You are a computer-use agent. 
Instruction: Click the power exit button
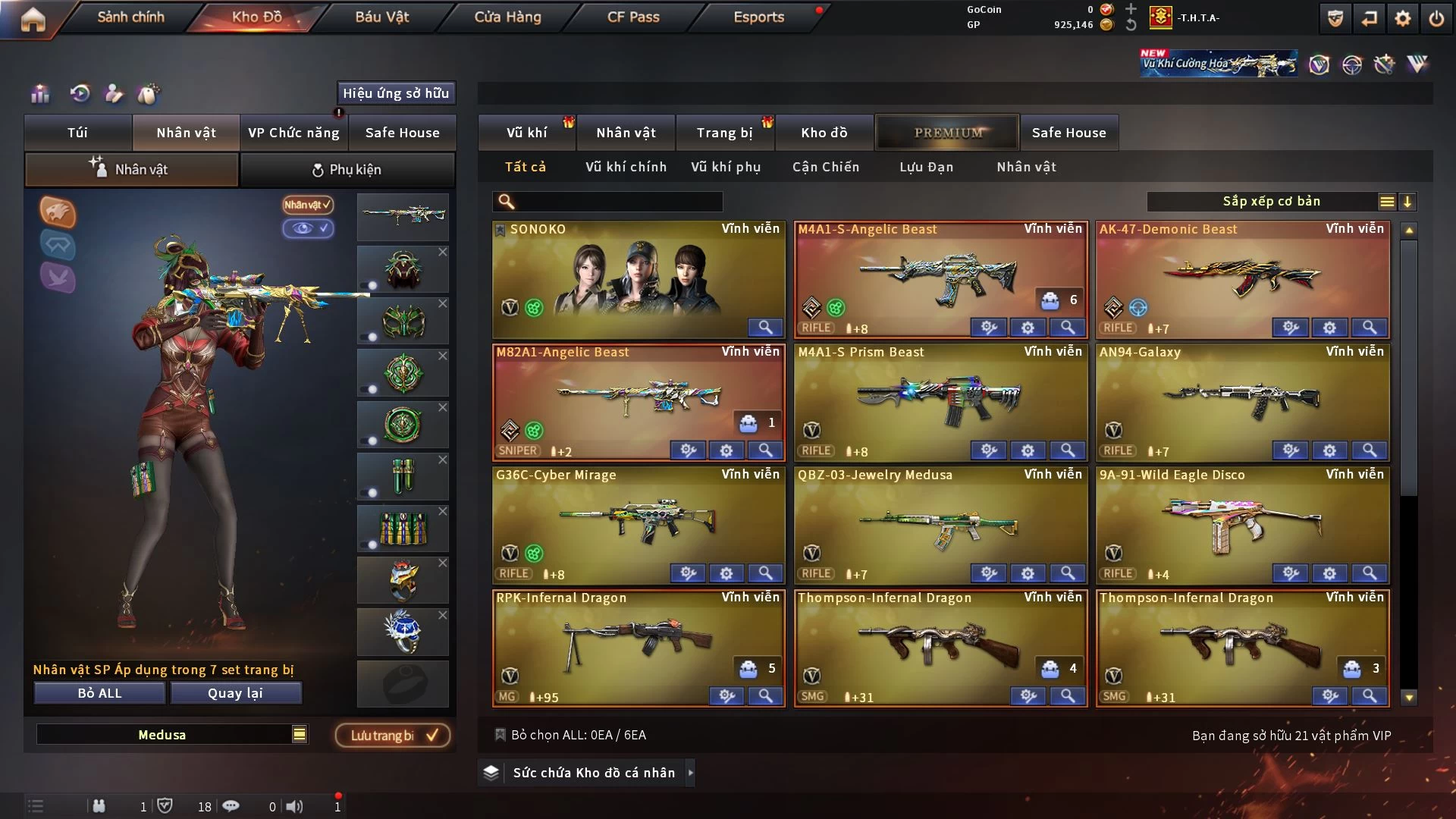point(1436,18)
